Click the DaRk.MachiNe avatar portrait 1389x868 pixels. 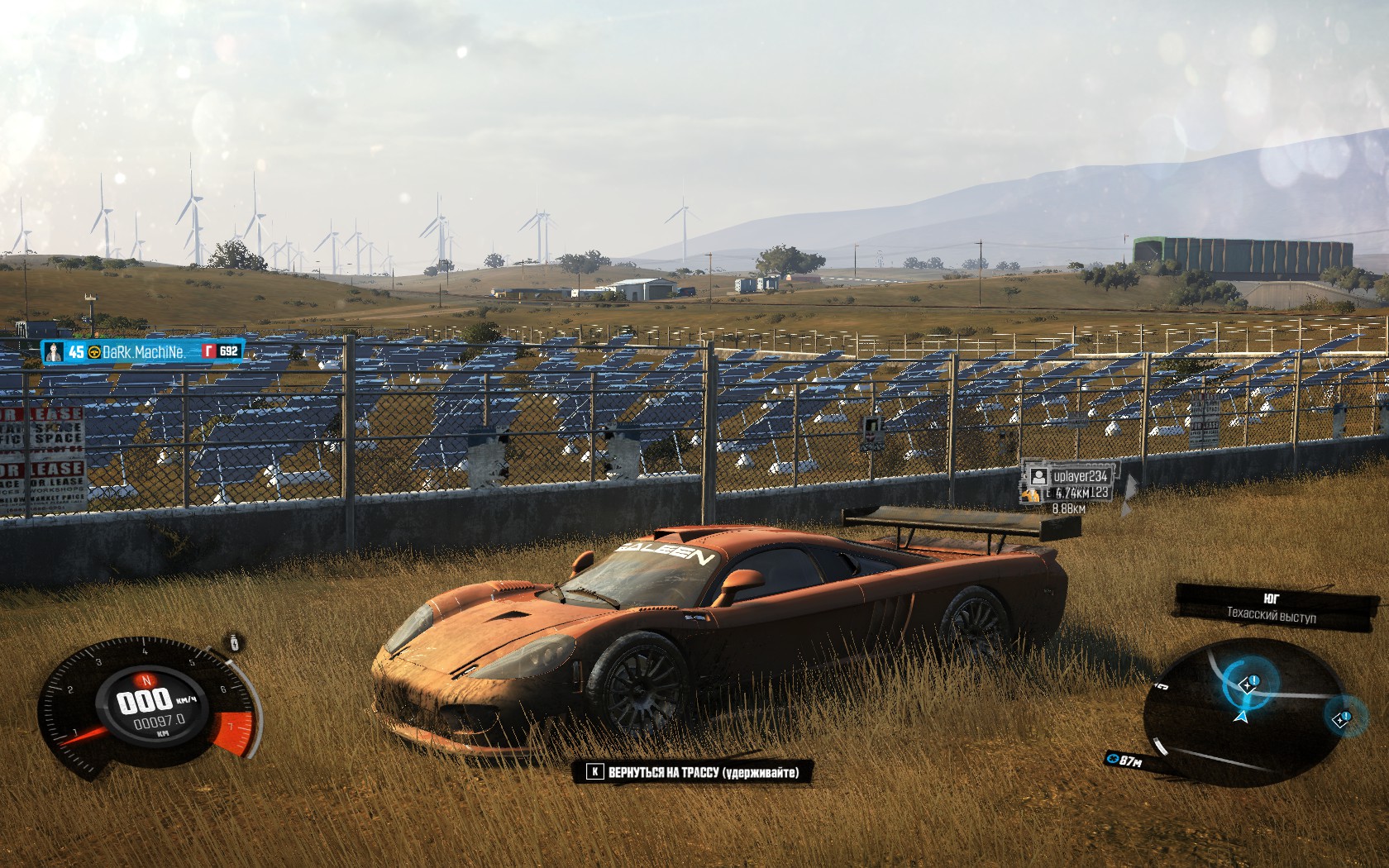55,352
